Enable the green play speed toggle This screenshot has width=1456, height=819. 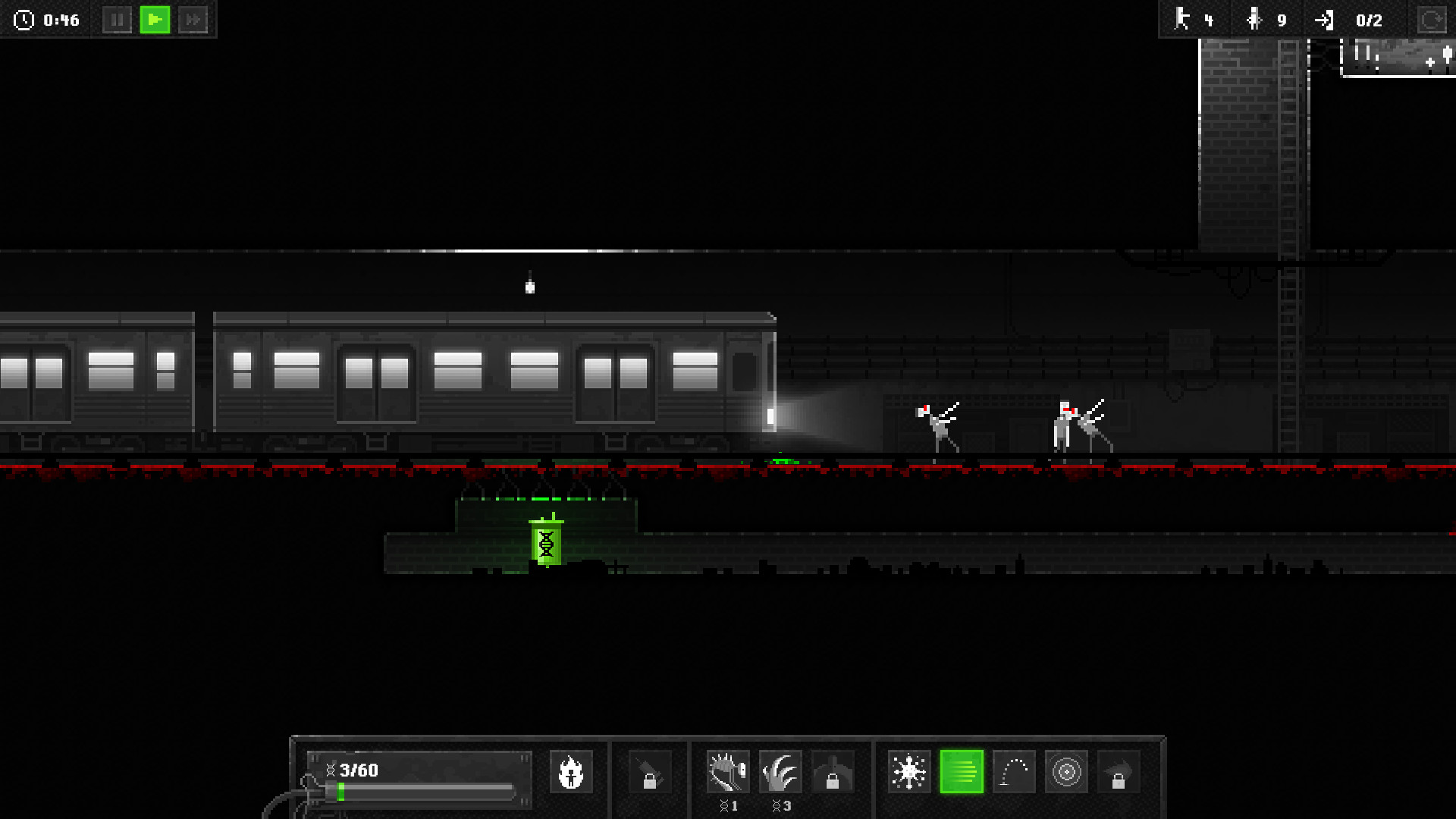pos(155,20)
